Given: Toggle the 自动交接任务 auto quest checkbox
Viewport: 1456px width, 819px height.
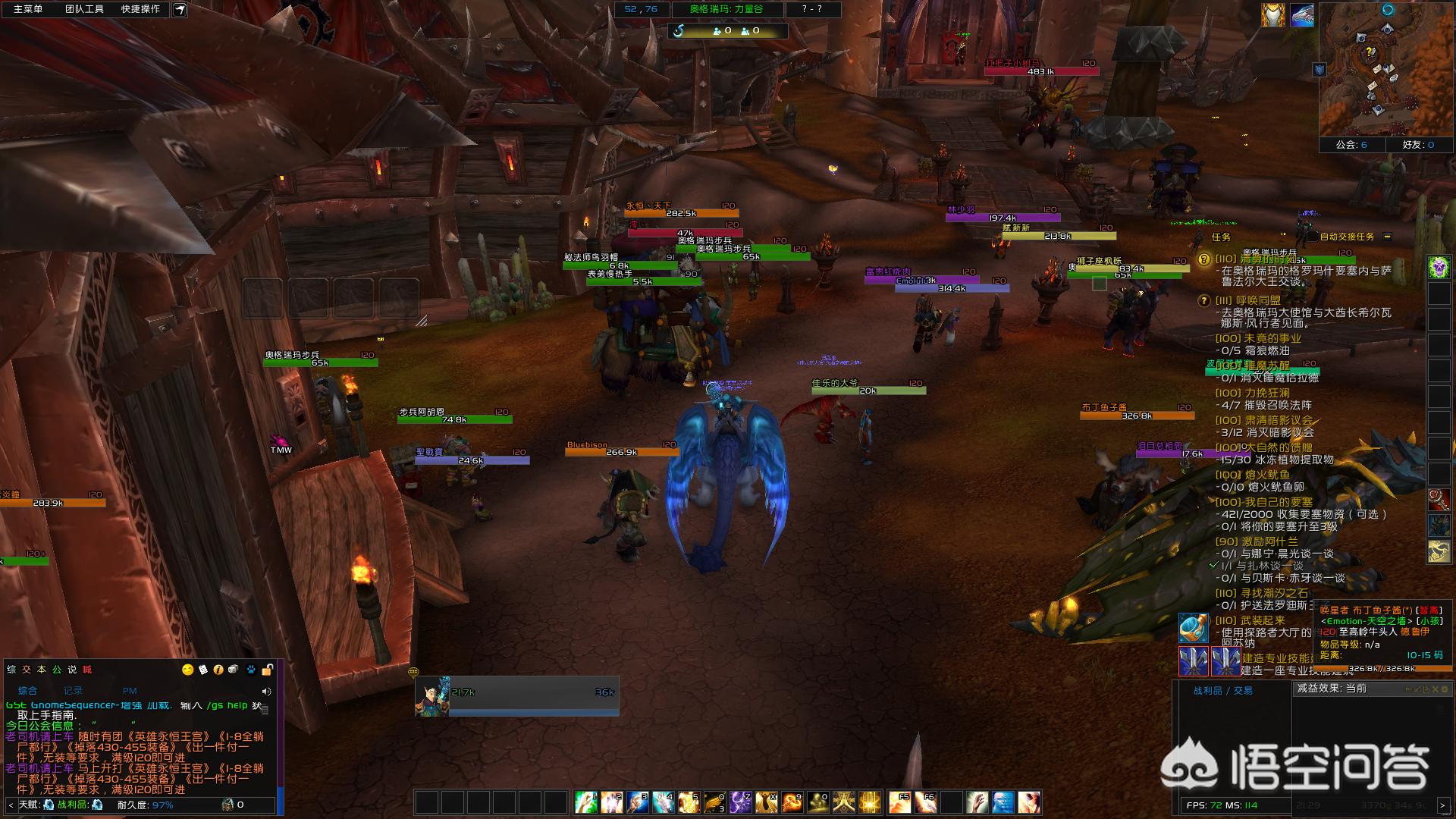Looking at the screenshot, I should click(1312, 237).
